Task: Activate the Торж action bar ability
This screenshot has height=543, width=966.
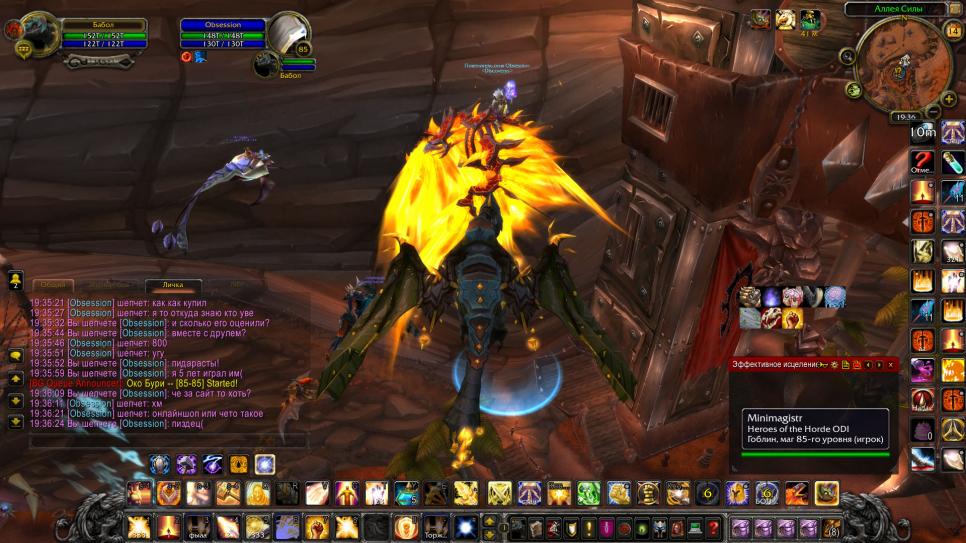Action: [x=435, y=527]
